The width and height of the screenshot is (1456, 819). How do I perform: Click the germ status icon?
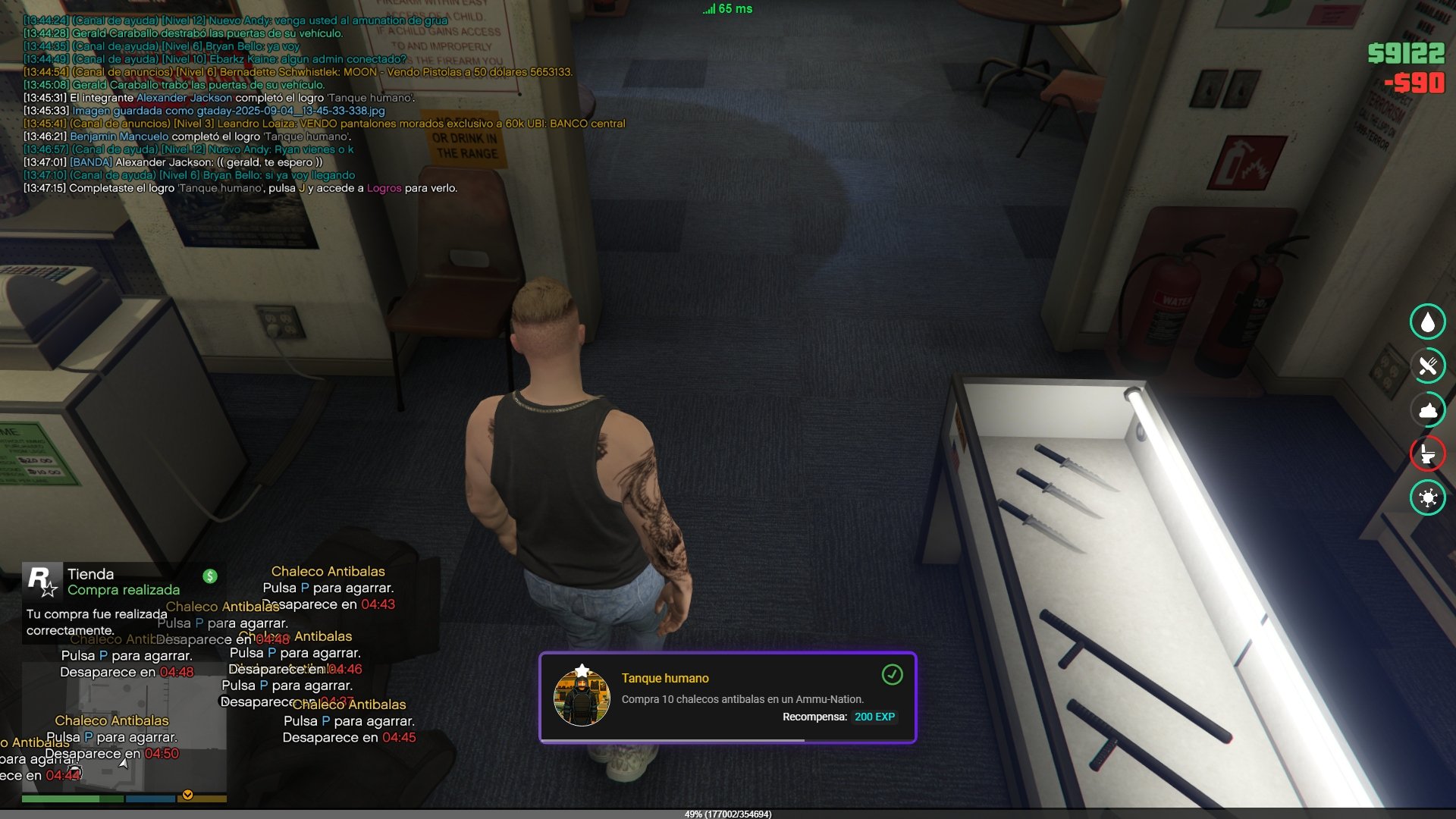coord(1427,498)
